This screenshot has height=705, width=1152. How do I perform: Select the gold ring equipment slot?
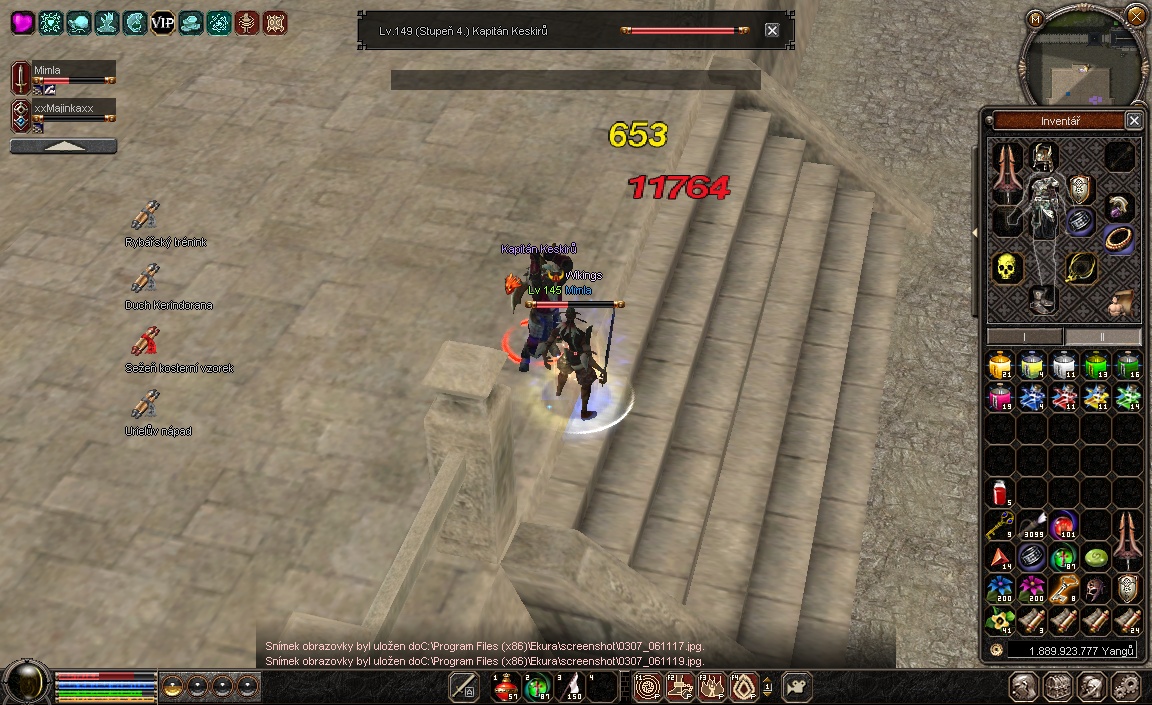[x=1118, y=239]
